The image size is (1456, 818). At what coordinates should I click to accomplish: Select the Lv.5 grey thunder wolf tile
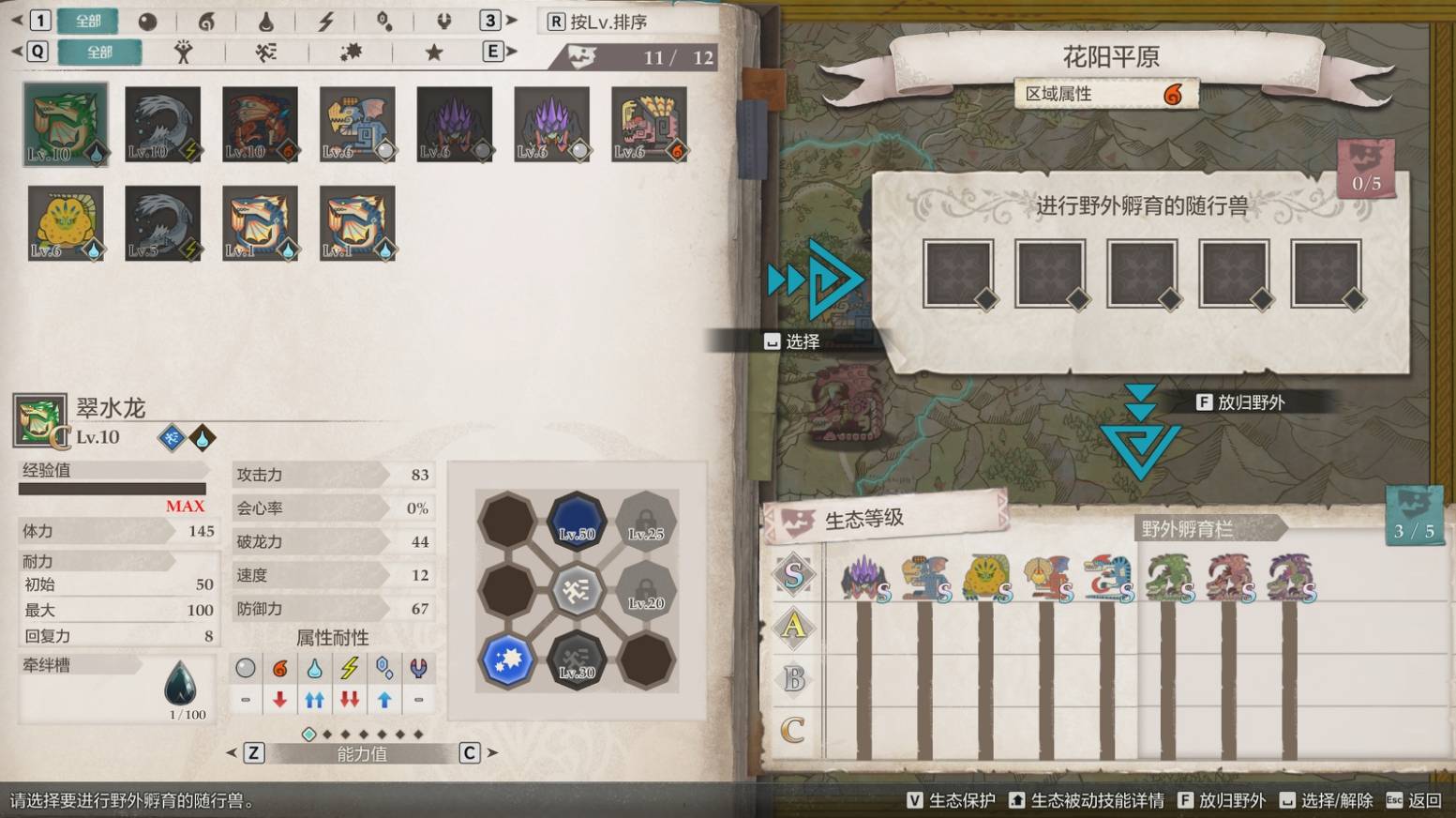[x=162, y=222]
